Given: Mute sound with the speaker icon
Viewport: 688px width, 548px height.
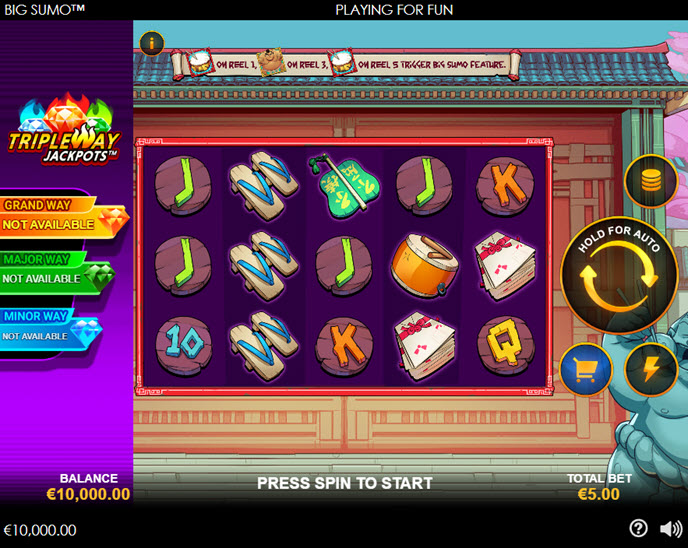Looking at the screenshot, I should tap(670, 529).
